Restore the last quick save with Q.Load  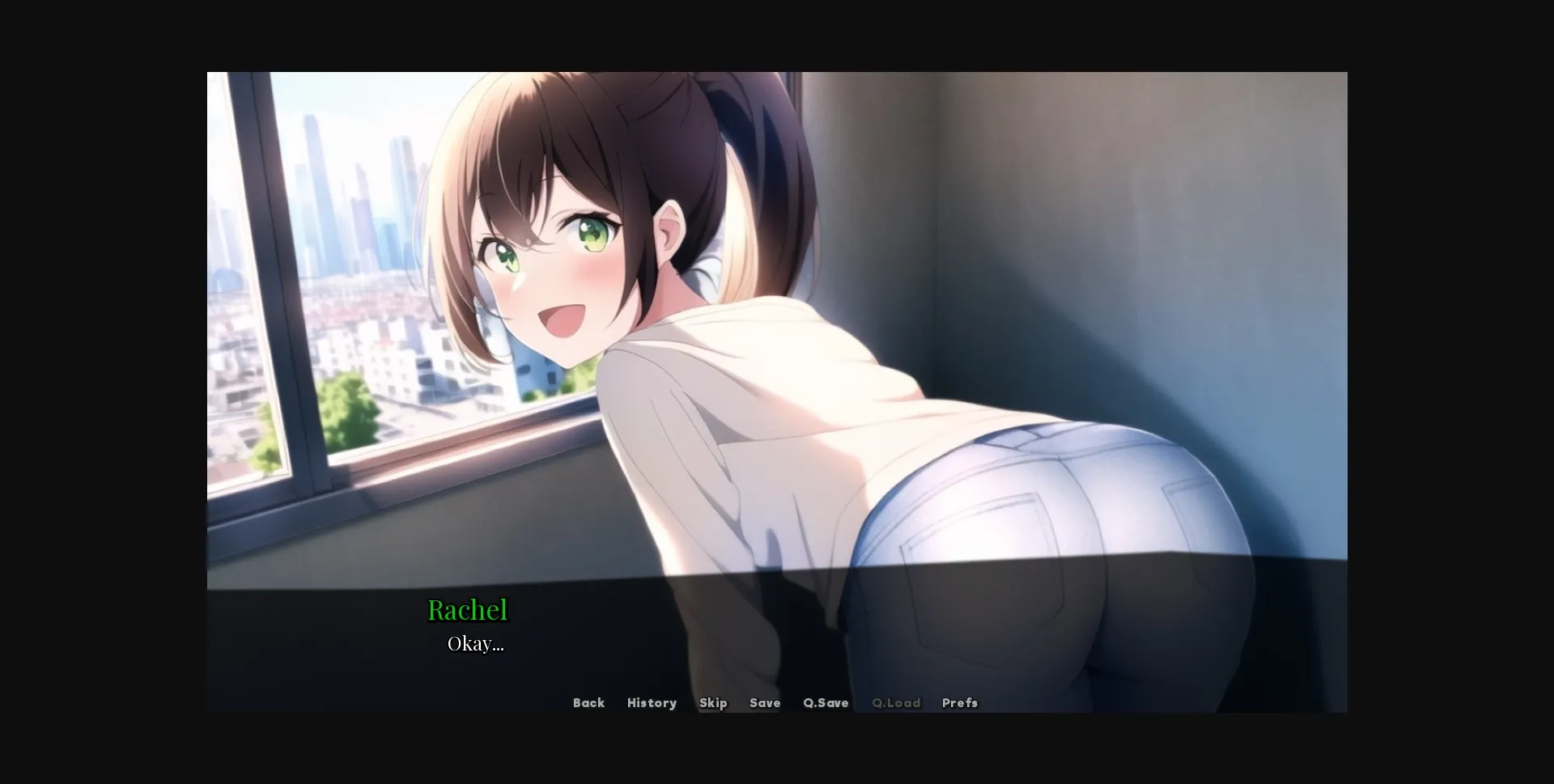(896, 703)
